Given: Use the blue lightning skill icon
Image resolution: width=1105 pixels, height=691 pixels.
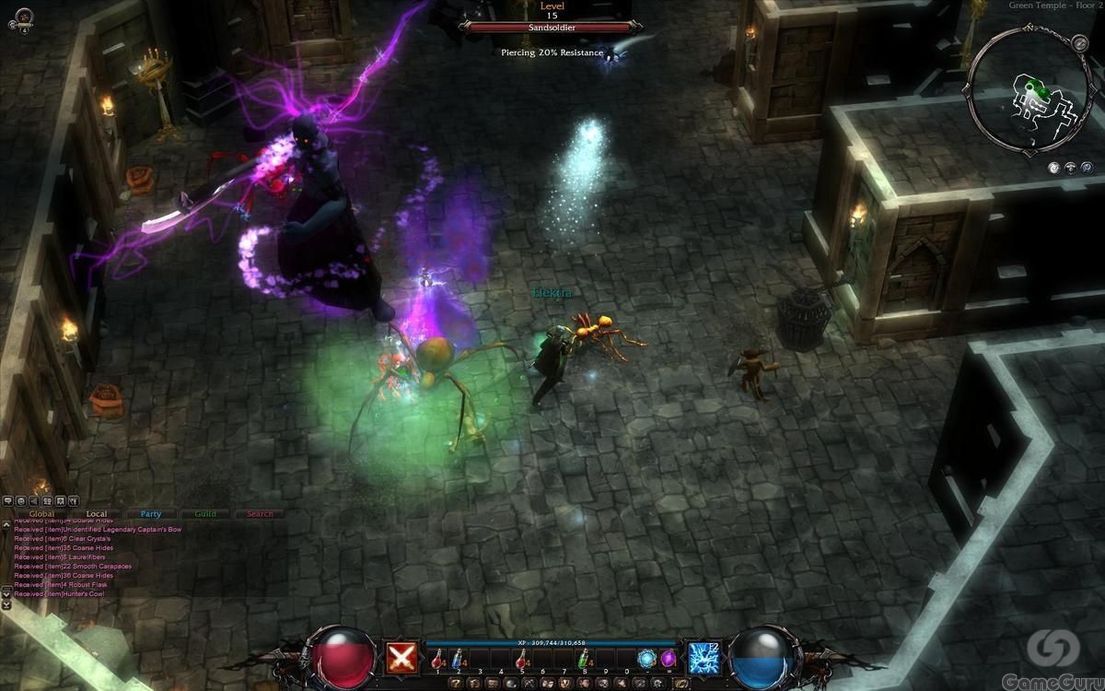Looking at the screenshot, I should tap(705, 658).
